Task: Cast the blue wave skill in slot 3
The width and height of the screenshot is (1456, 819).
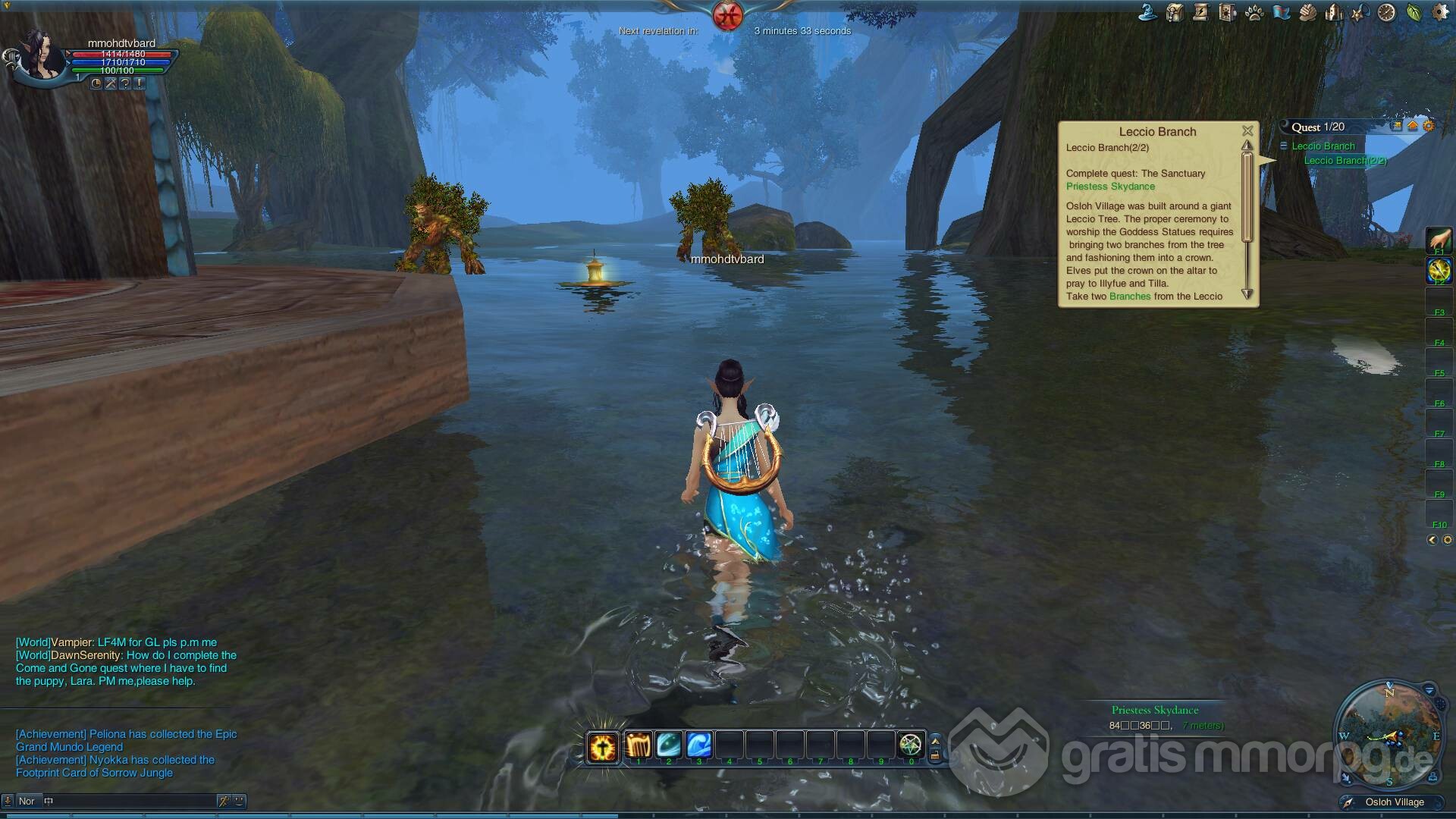Action: [698, 745]
